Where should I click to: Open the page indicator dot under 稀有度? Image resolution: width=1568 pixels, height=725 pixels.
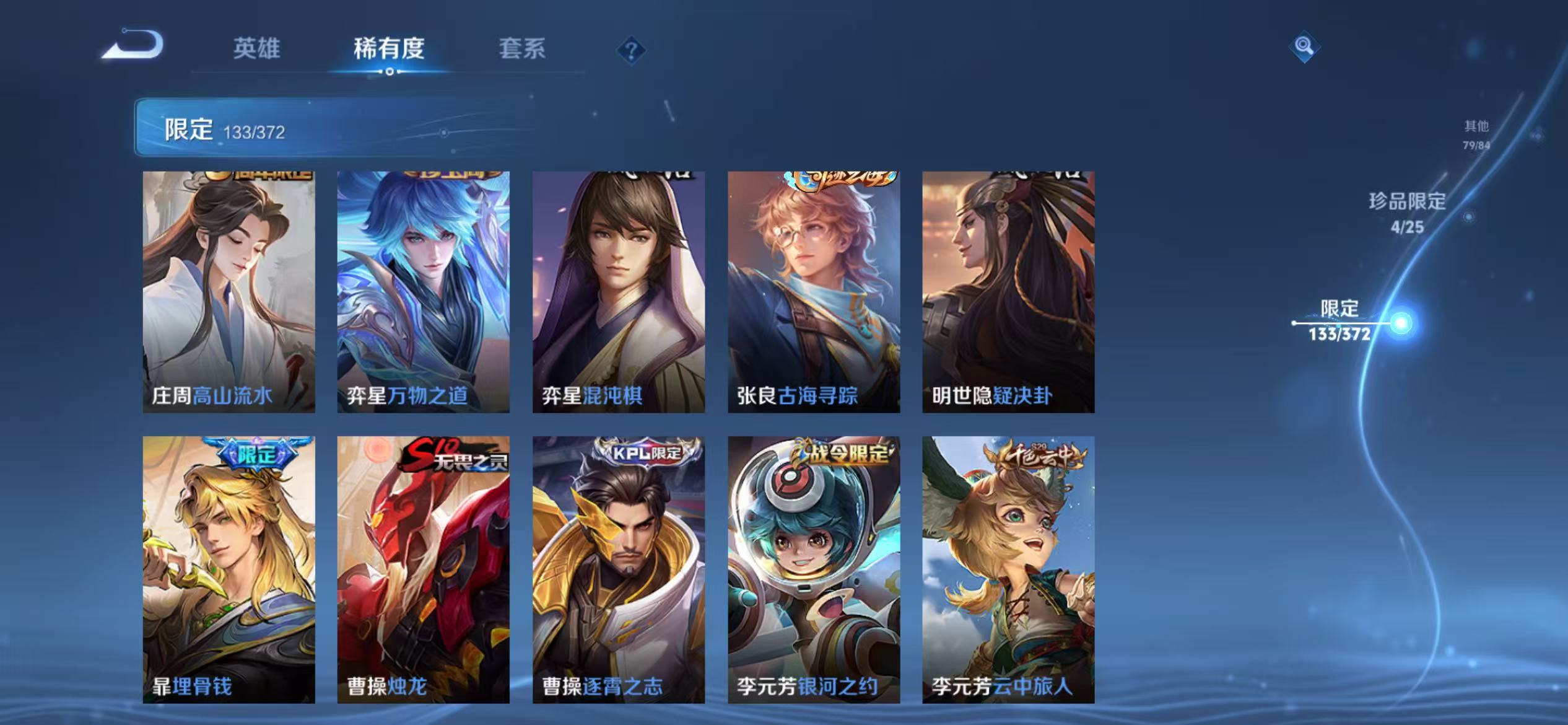pyautogui.click(x=389, y=71)
